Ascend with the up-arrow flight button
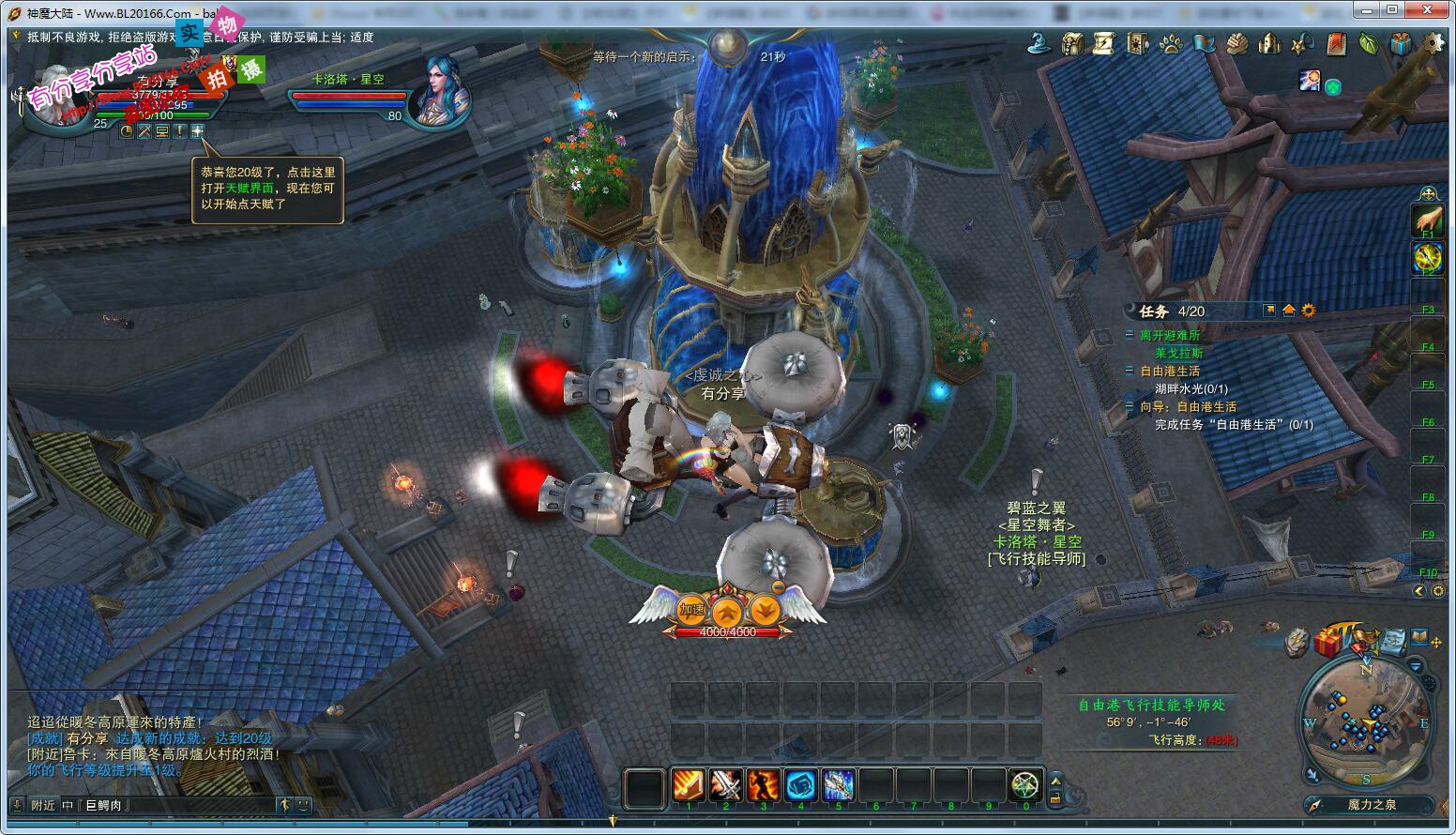Screen dimensions: 1456x835 coord(727,612)
